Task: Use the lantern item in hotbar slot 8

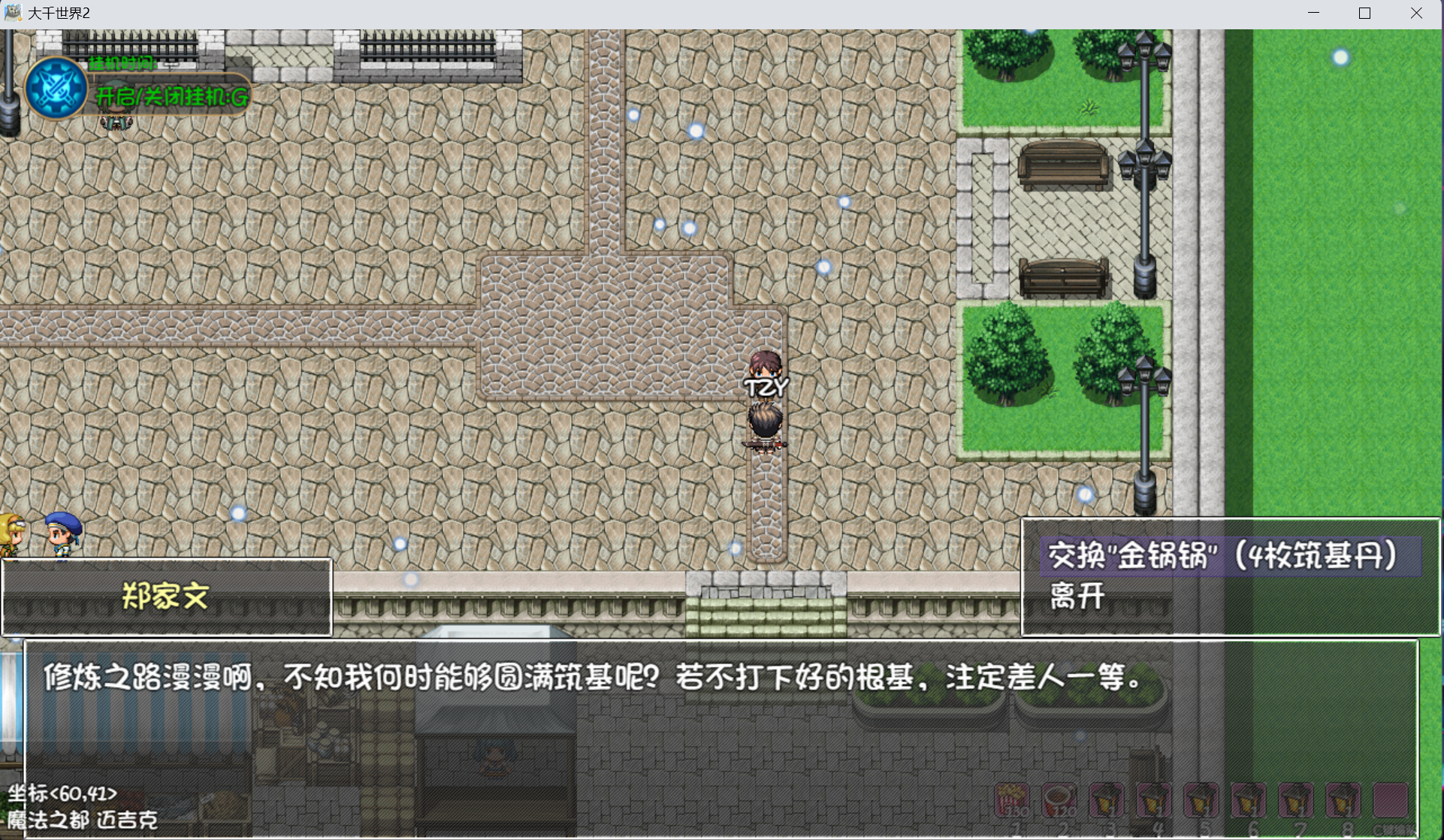Action: pyautogui.click(x=1344, y=801)
